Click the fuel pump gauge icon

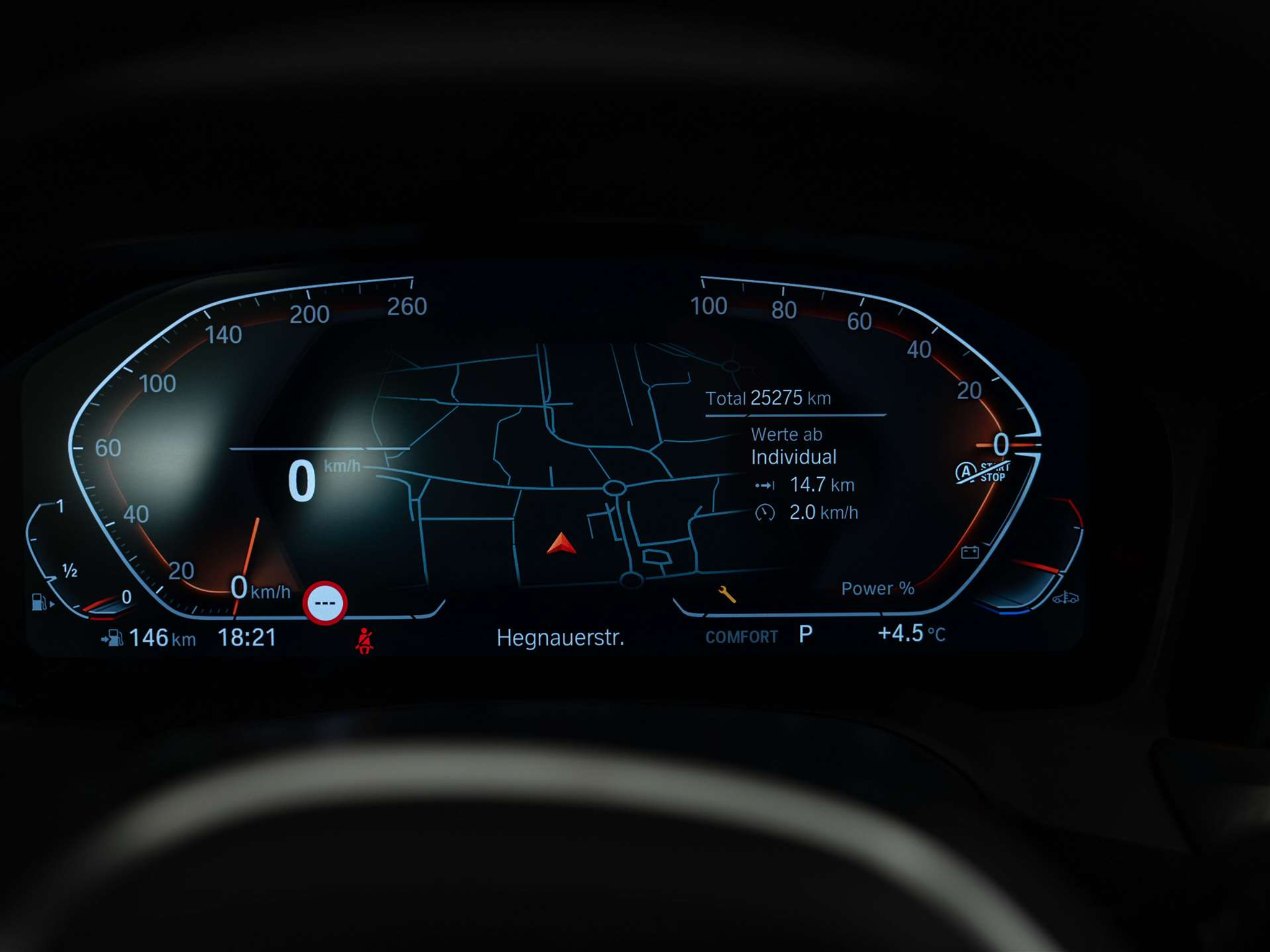click(40, 601)
